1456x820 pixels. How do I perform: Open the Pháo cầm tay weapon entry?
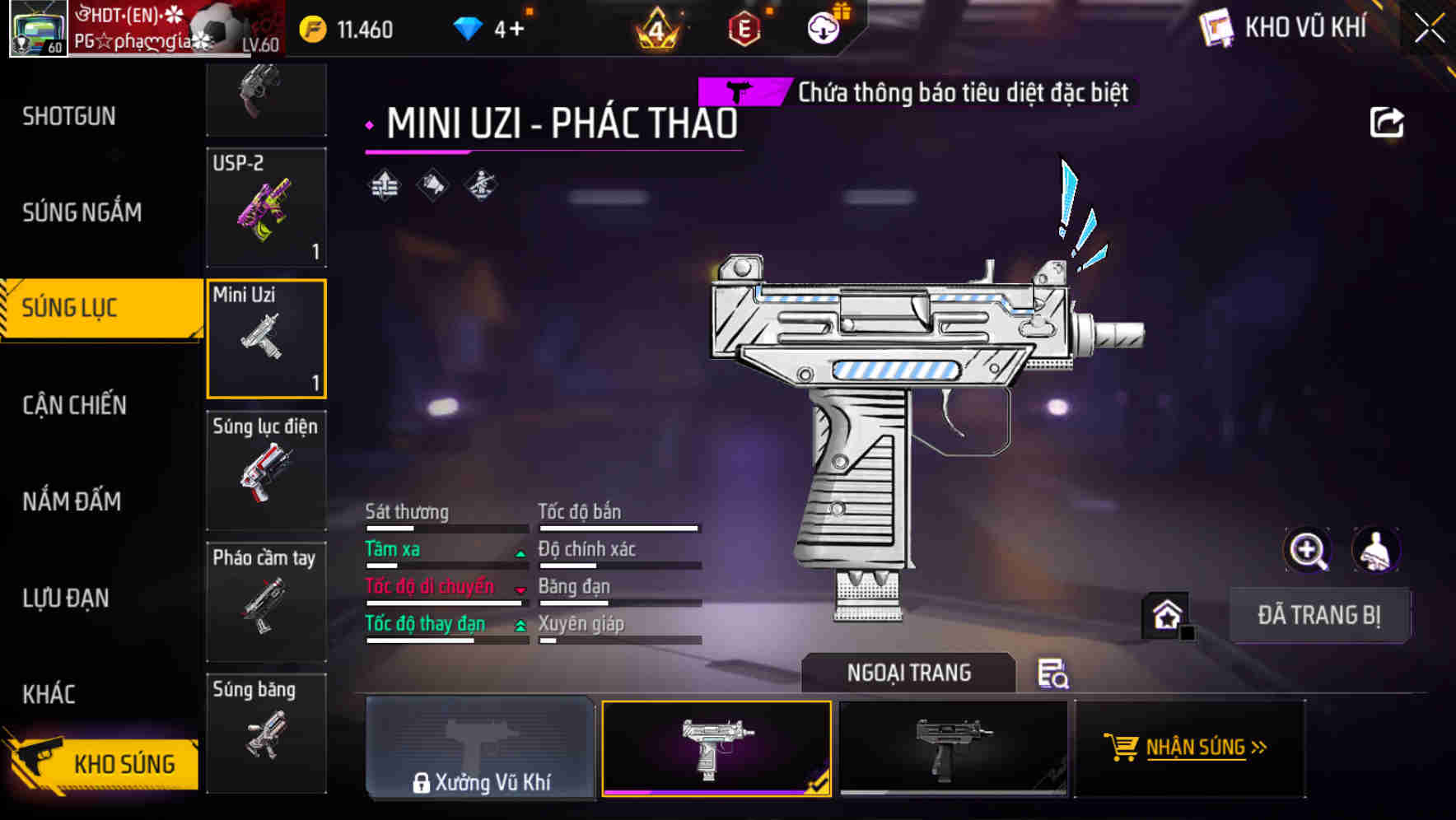(265, 601)
